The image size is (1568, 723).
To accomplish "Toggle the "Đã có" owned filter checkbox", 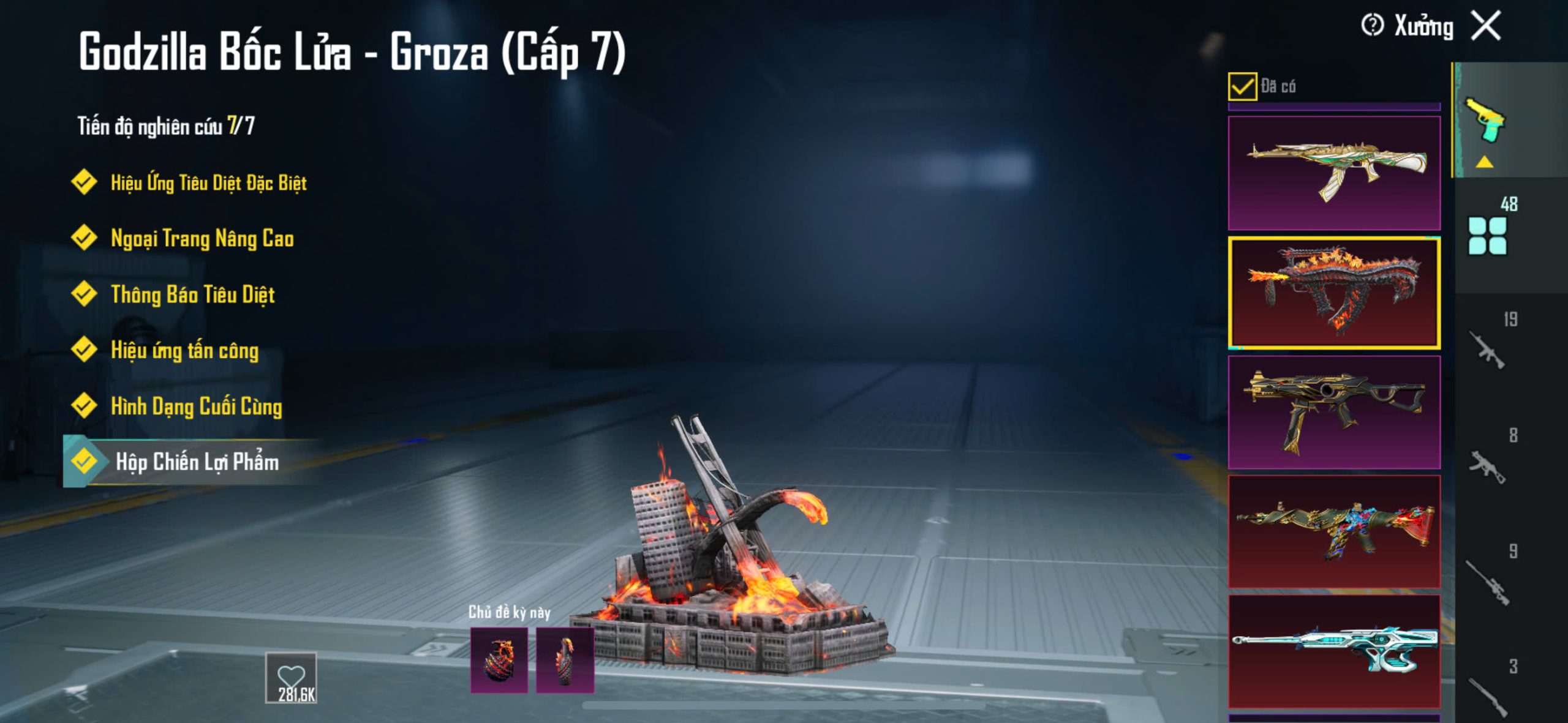I will pos(1242,86).
